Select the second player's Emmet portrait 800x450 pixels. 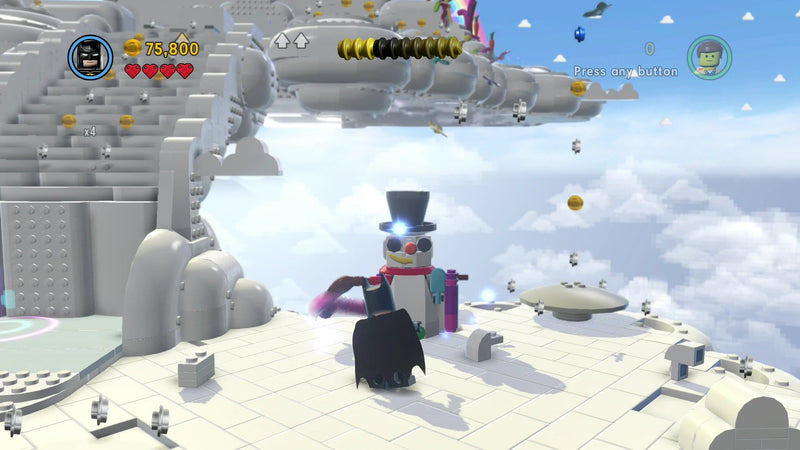tap(708, 57)
